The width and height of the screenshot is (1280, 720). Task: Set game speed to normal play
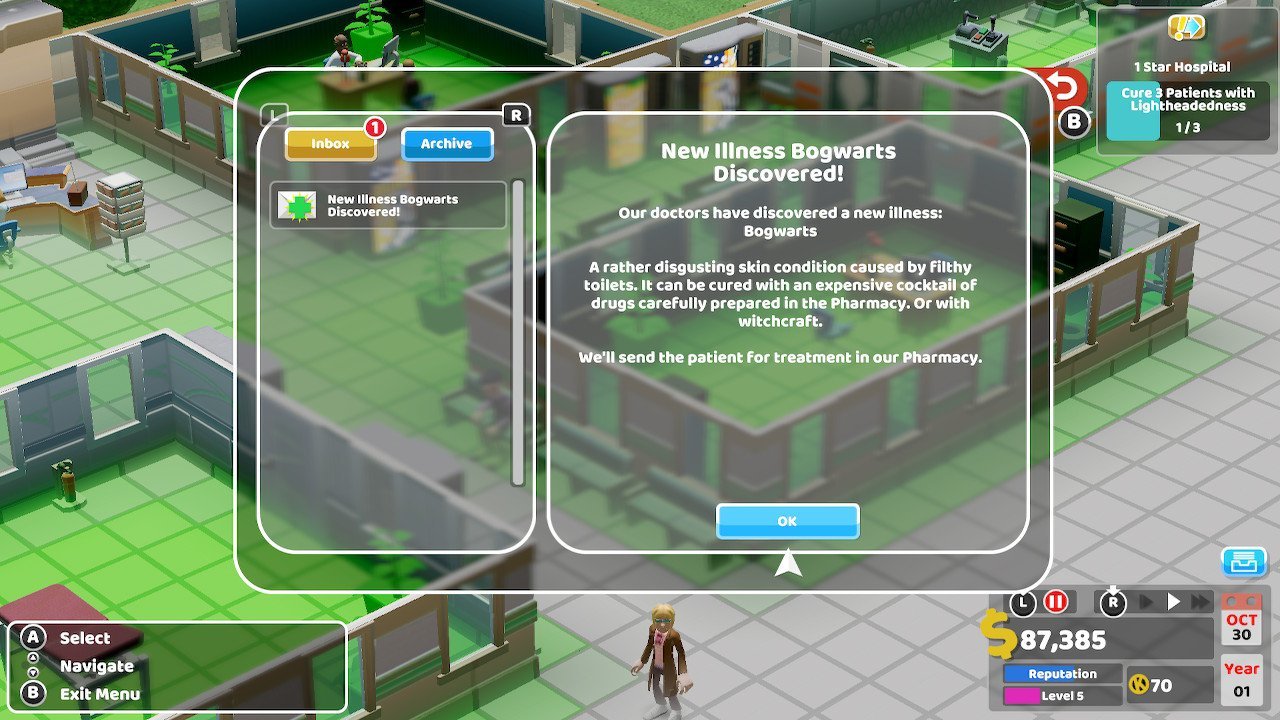pos(1174,602)
